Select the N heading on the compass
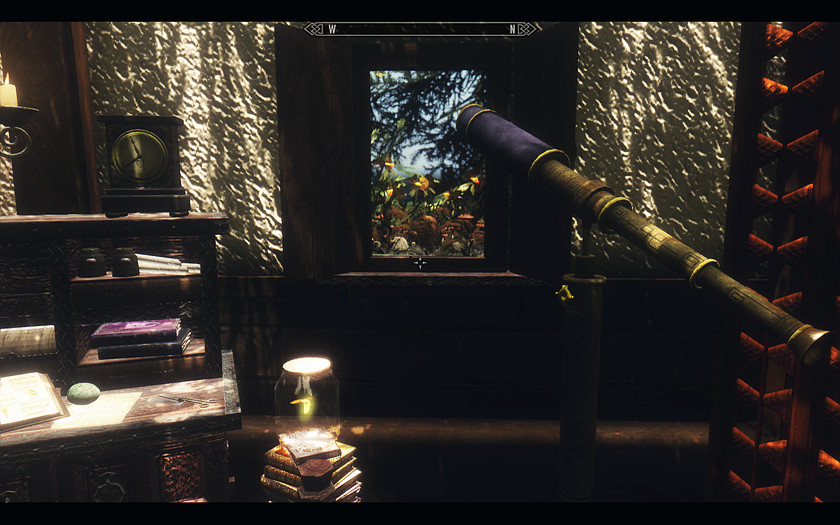 click(x=513, y=29)
